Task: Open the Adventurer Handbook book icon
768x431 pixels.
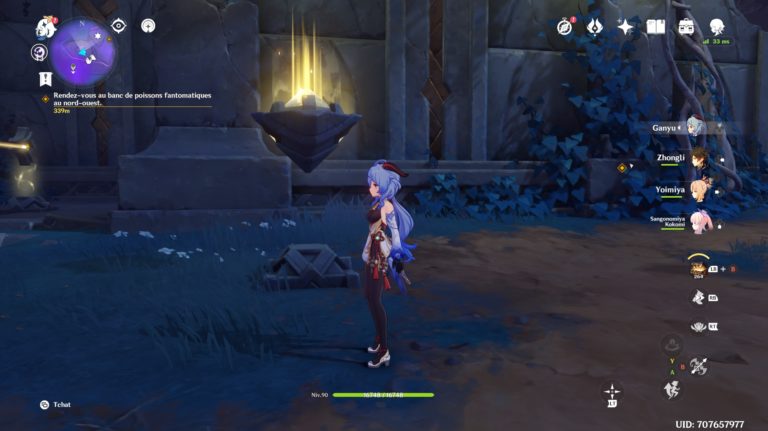Action: 656,27
